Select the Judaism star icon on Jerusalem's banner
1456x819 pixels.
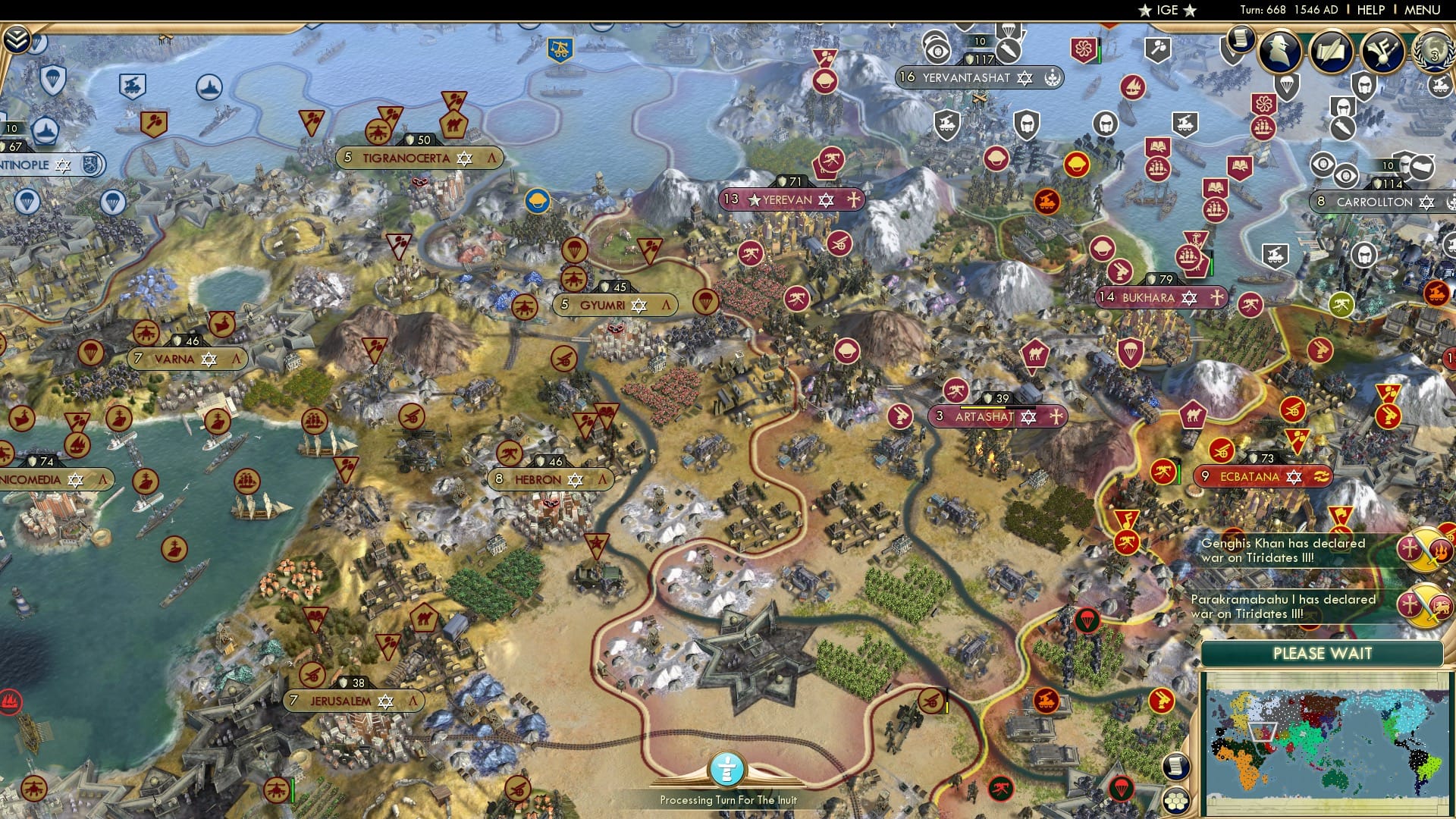coord(385,701)
